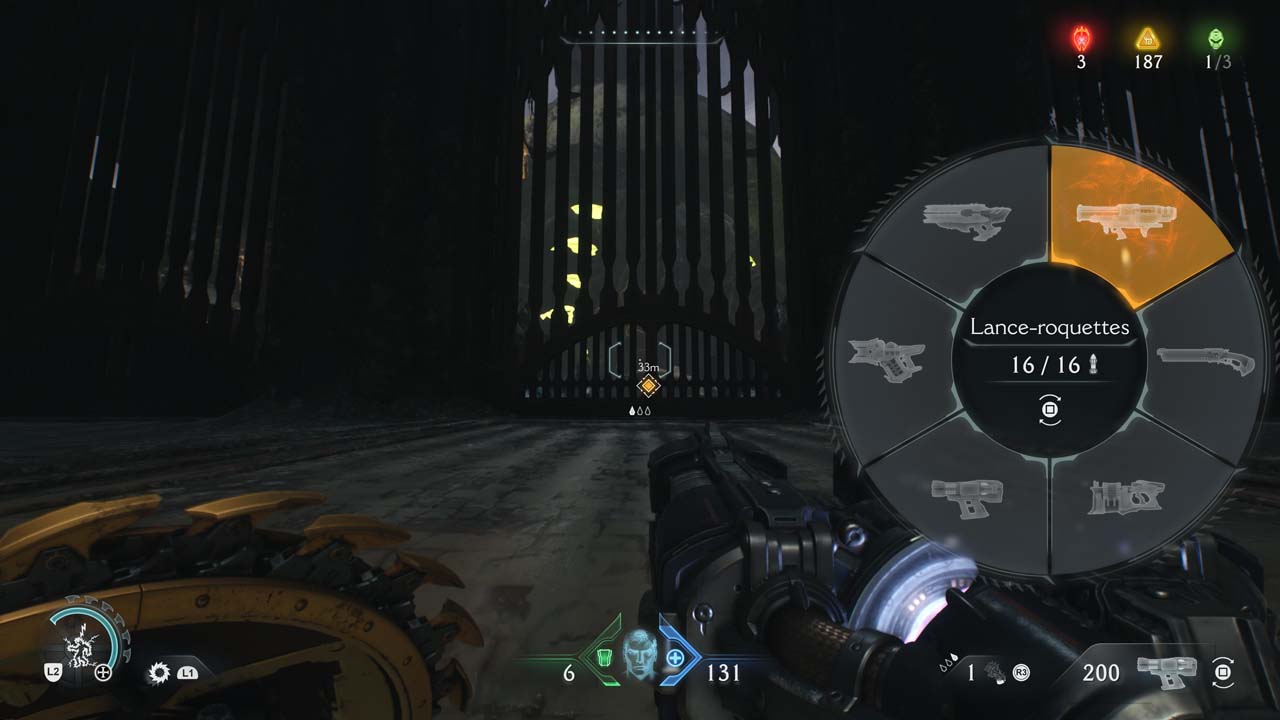Click the yellow gold triangle currency icon
The image size is (1280, 720).
point(1148,39)
